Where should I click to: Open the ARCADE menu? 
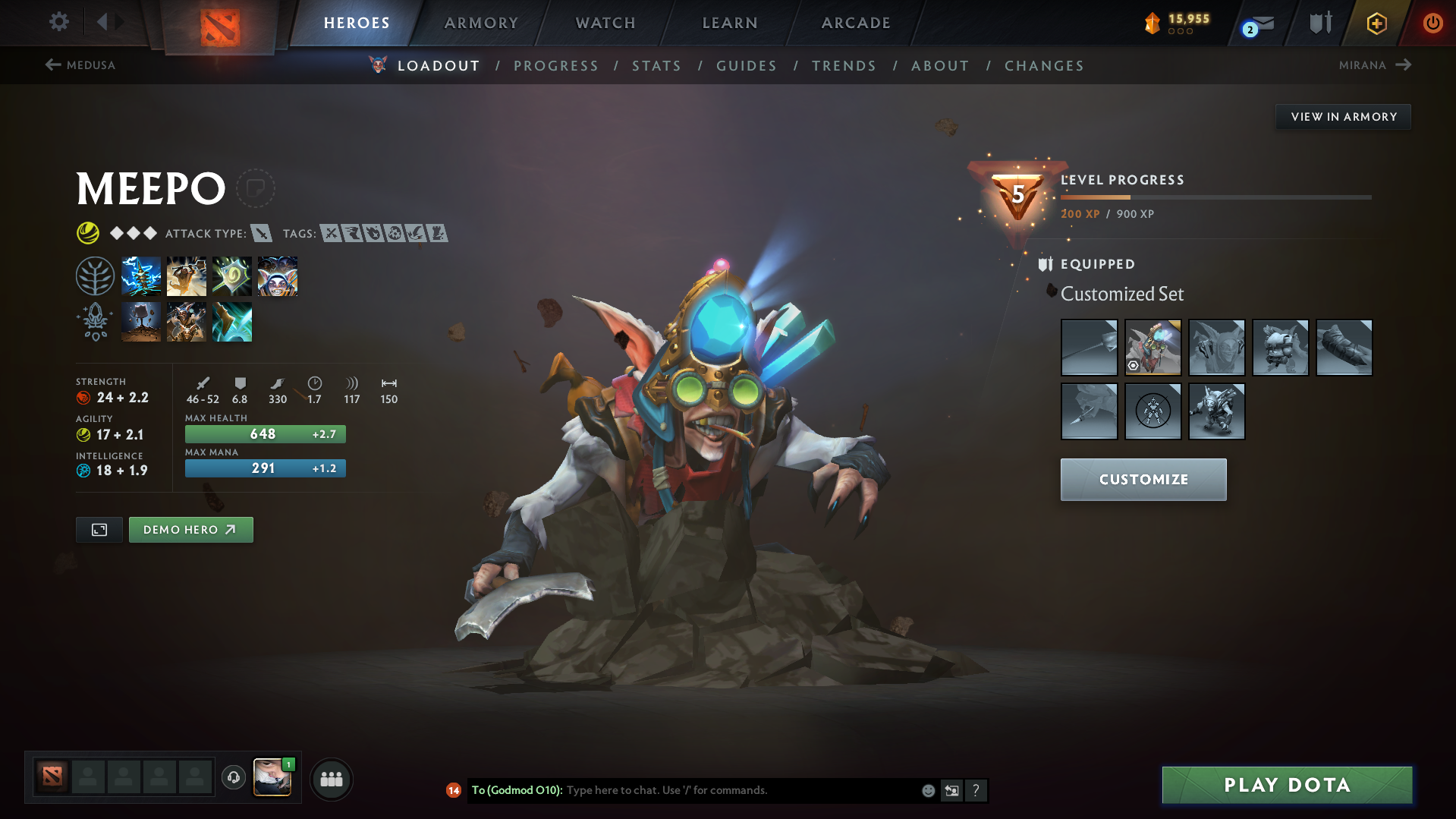tap(856, 23)
